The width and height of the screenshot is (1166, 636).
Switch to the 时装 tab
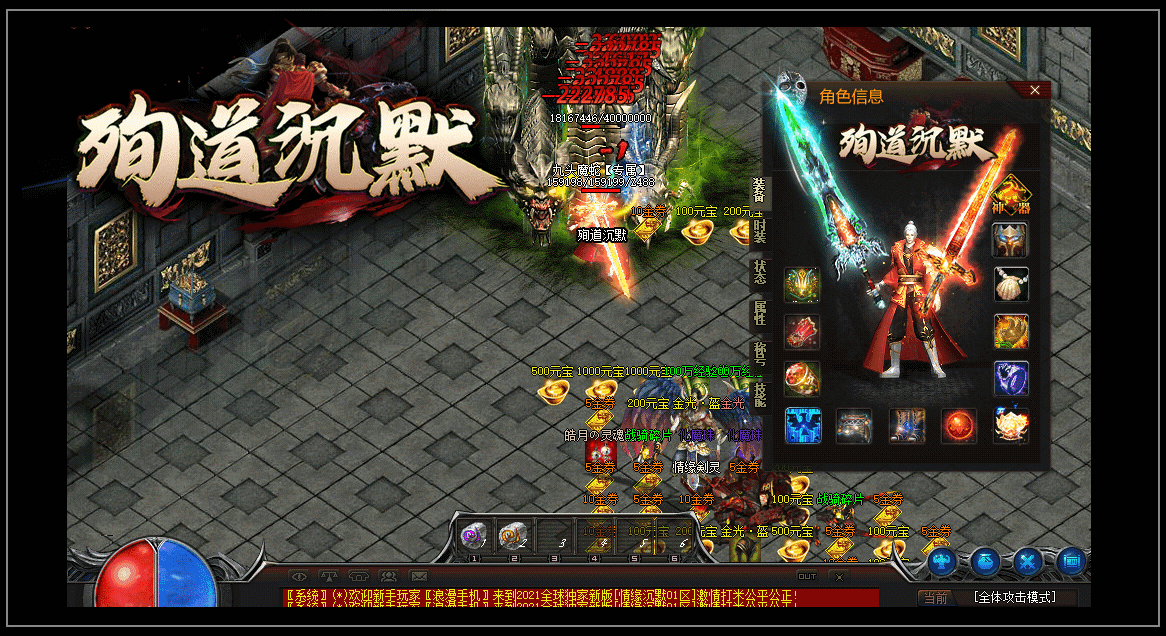pos(759,232)
